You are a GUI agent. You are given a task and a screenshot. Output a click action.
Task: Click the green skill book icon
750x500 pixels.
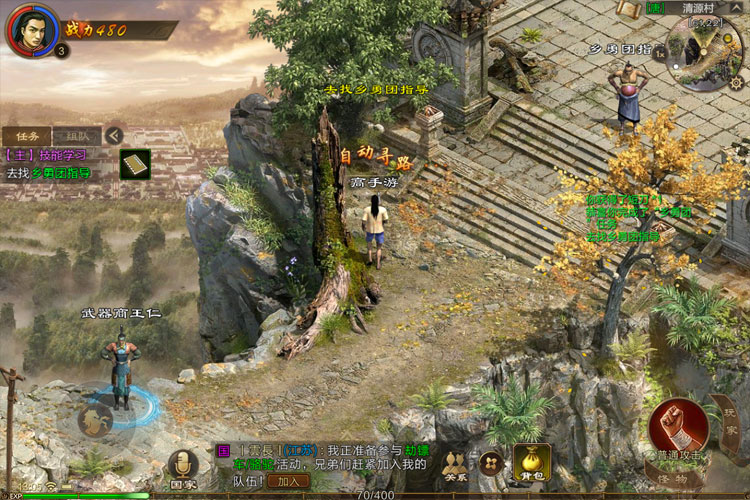point(135,164)
